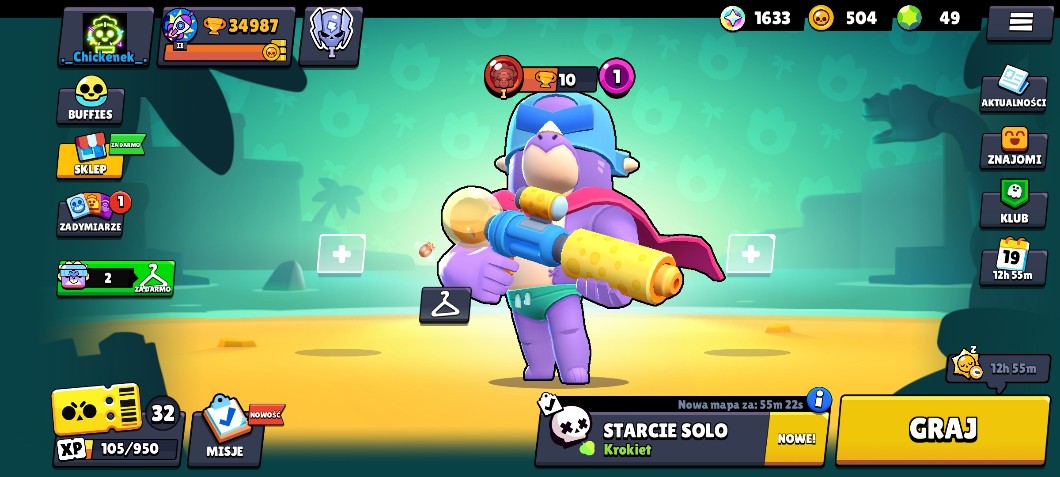Invite a teammate via the right plus slot
1060x477 pixels.
coord(751,254)
